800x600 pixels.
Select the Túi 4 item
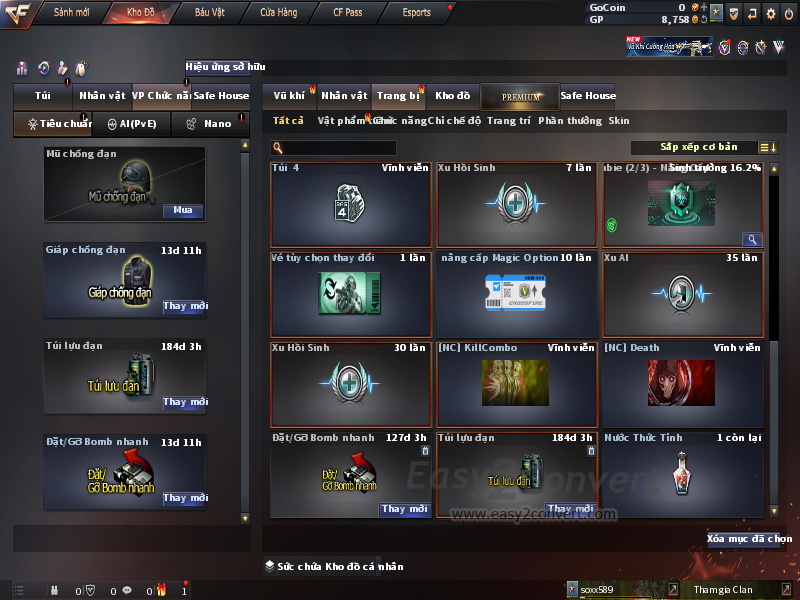(352, 204)
